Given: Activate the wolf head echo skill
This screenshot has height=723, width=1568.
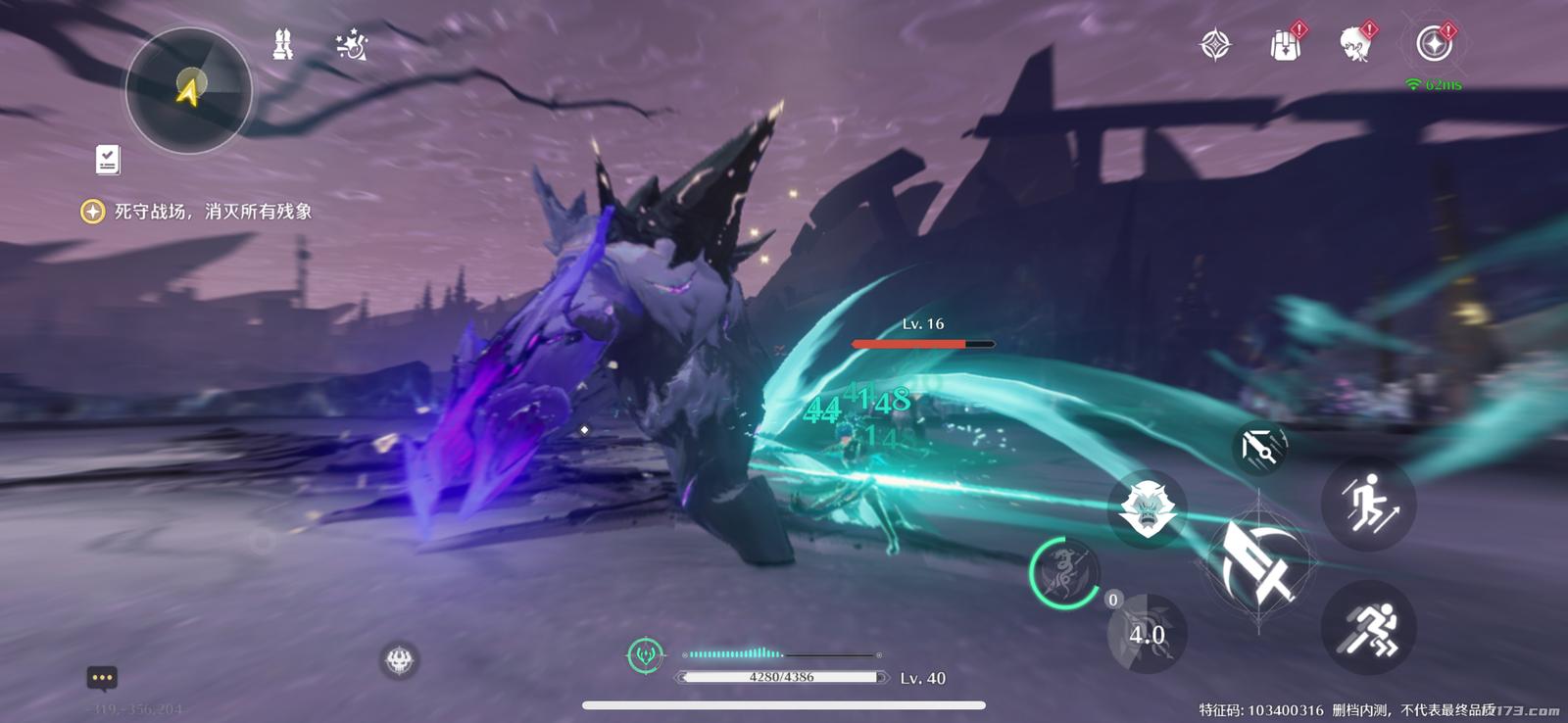Looking at the screenshot, I should (1146, 508).
